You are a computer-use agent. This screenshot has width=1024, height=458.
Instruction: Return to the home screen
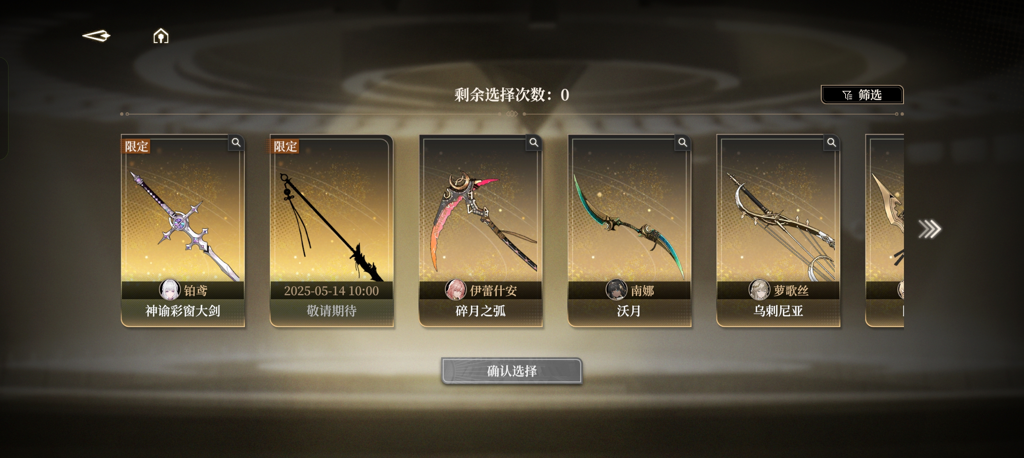160,36
